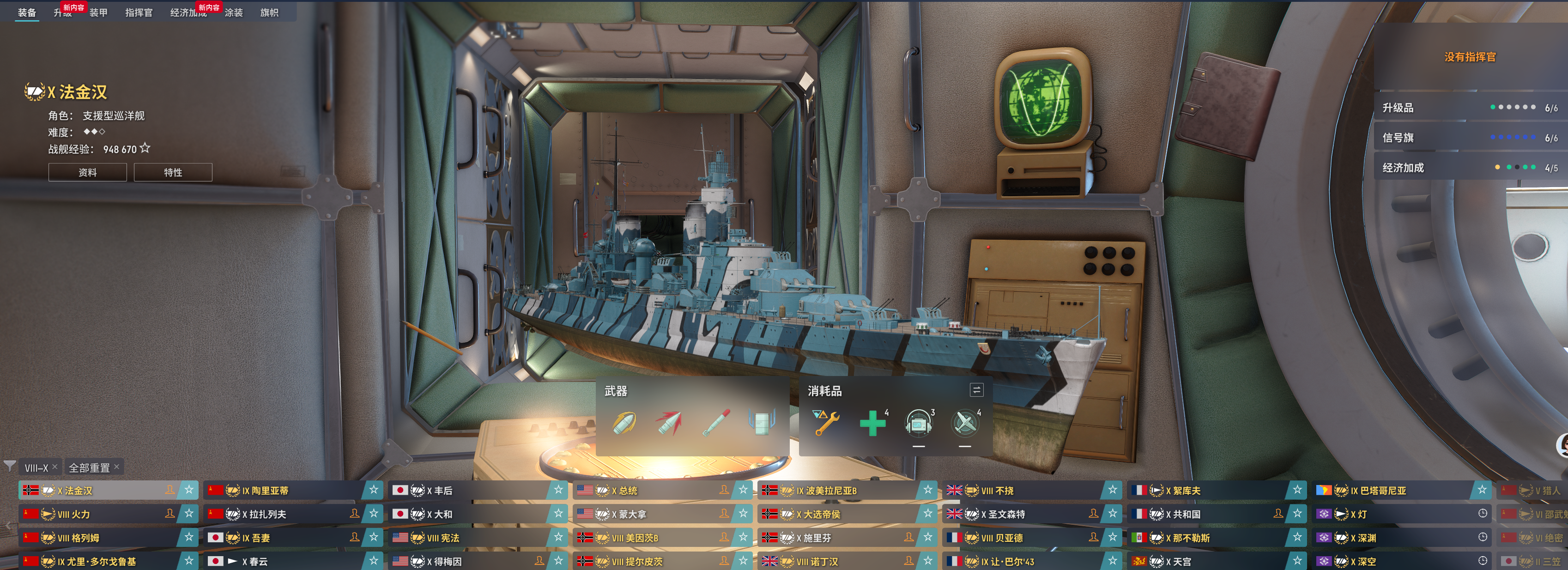The width and height of the screenshot is (1568, 570).
Task: Select the X 大和 ship row
Action: tap(469, 514)
